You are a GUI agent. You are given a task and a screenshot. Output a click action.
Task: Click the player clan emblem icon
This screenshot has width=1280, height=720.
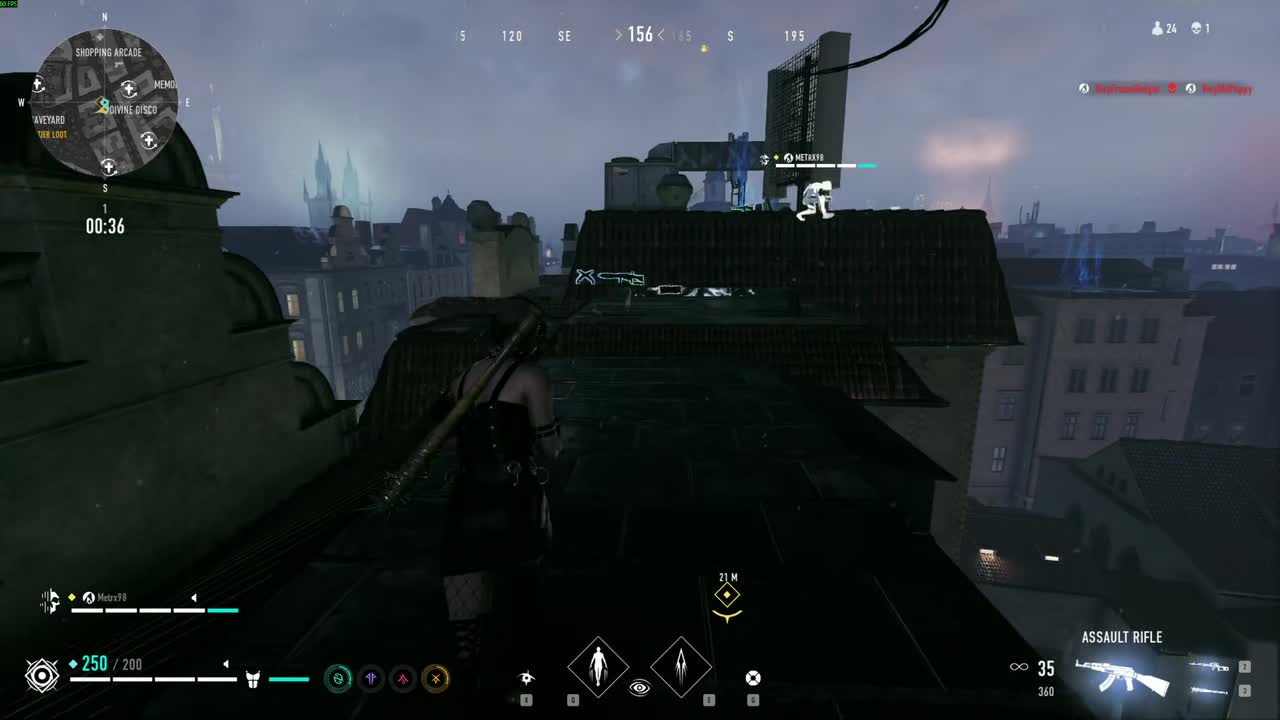click(x=42, y=676)
